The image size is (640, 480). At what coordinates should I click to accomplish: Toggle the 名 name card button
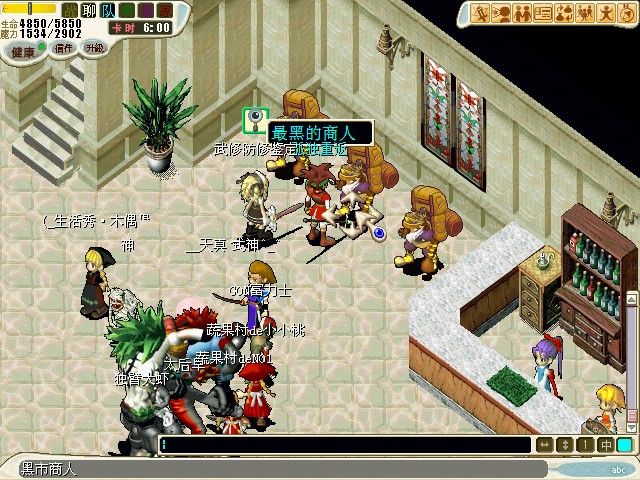point(126,10)
